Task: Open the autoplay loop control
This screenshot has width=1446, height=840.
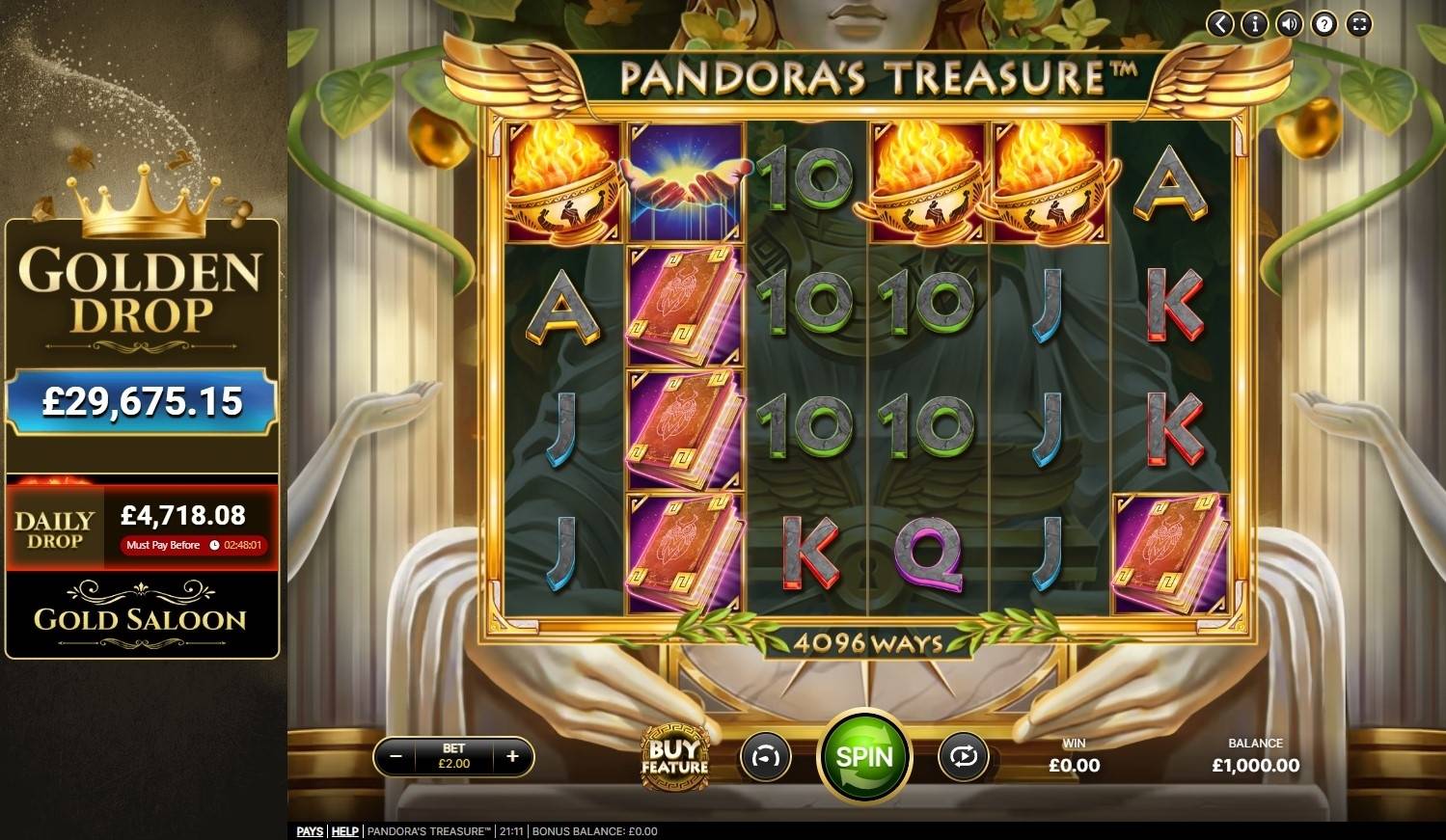Action: click(964, 758)
